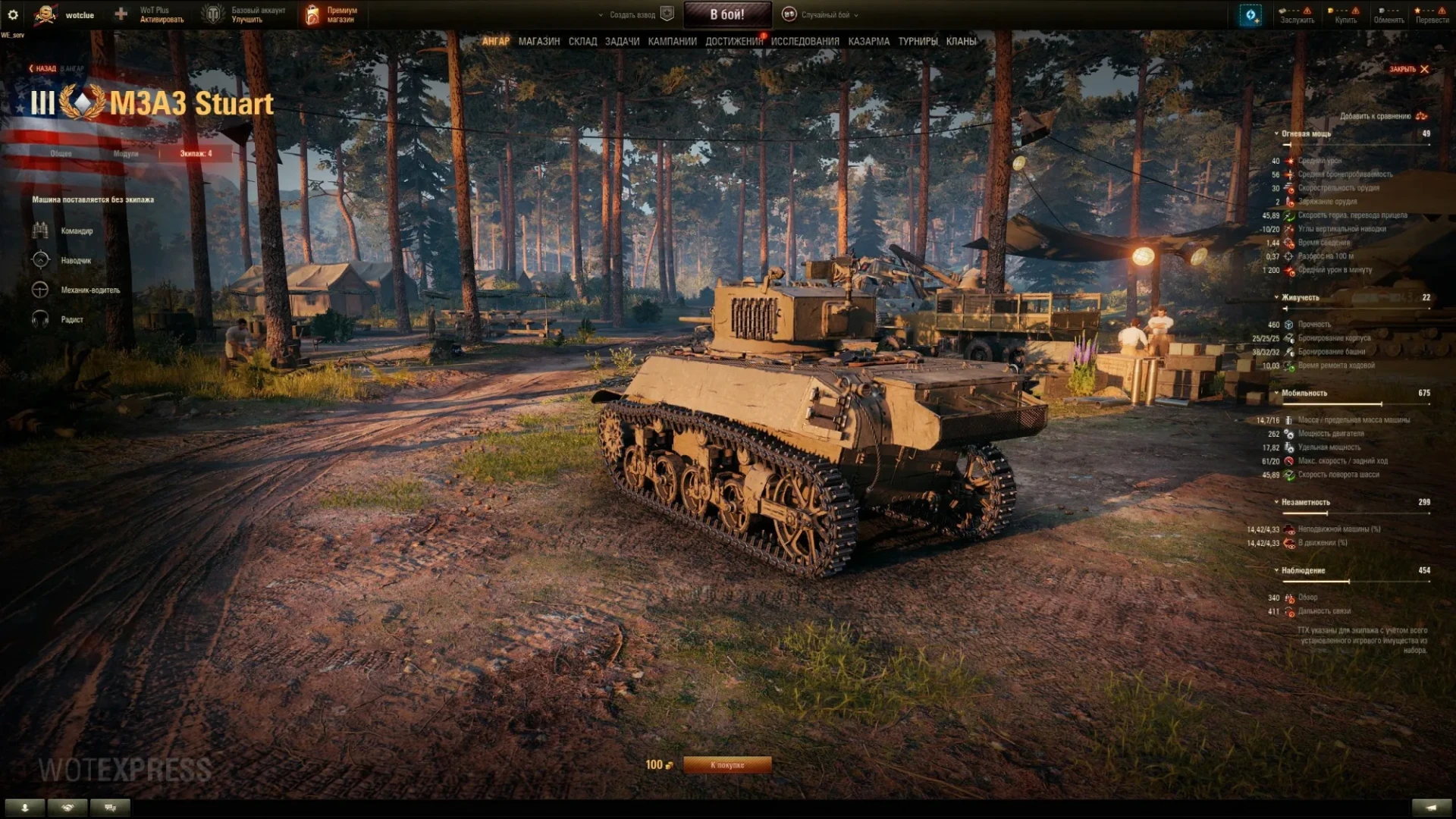
Task: Start battle with the «В бой!» button
Action: [727, 14]
